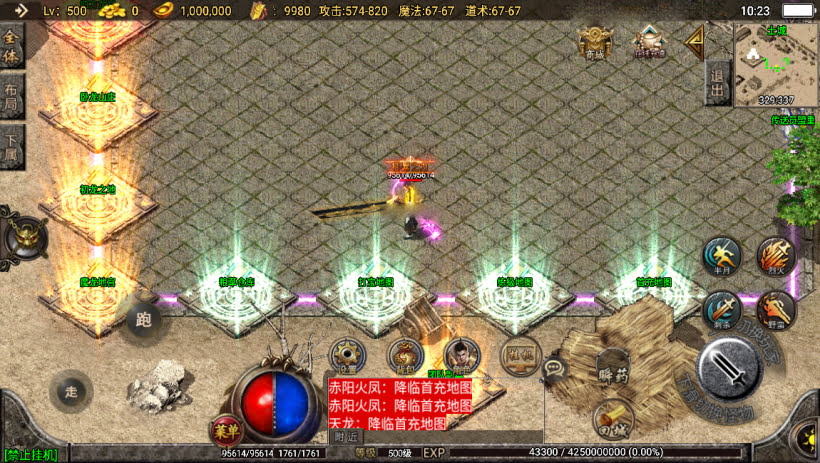Tap the 跑 run button

point(143,320)
